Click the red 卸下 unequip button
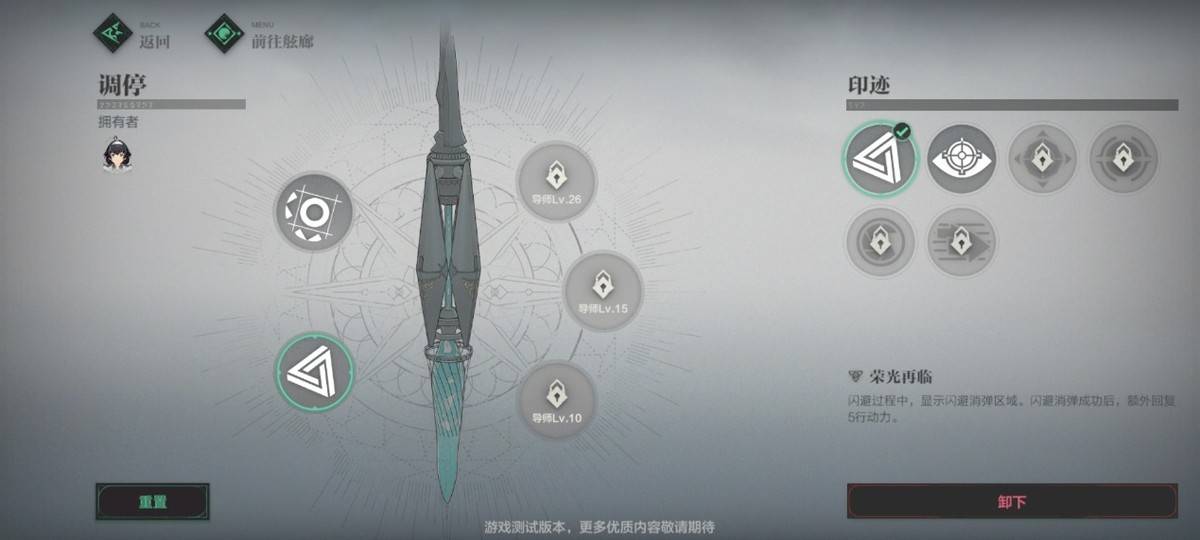 tap(1012, 501)
